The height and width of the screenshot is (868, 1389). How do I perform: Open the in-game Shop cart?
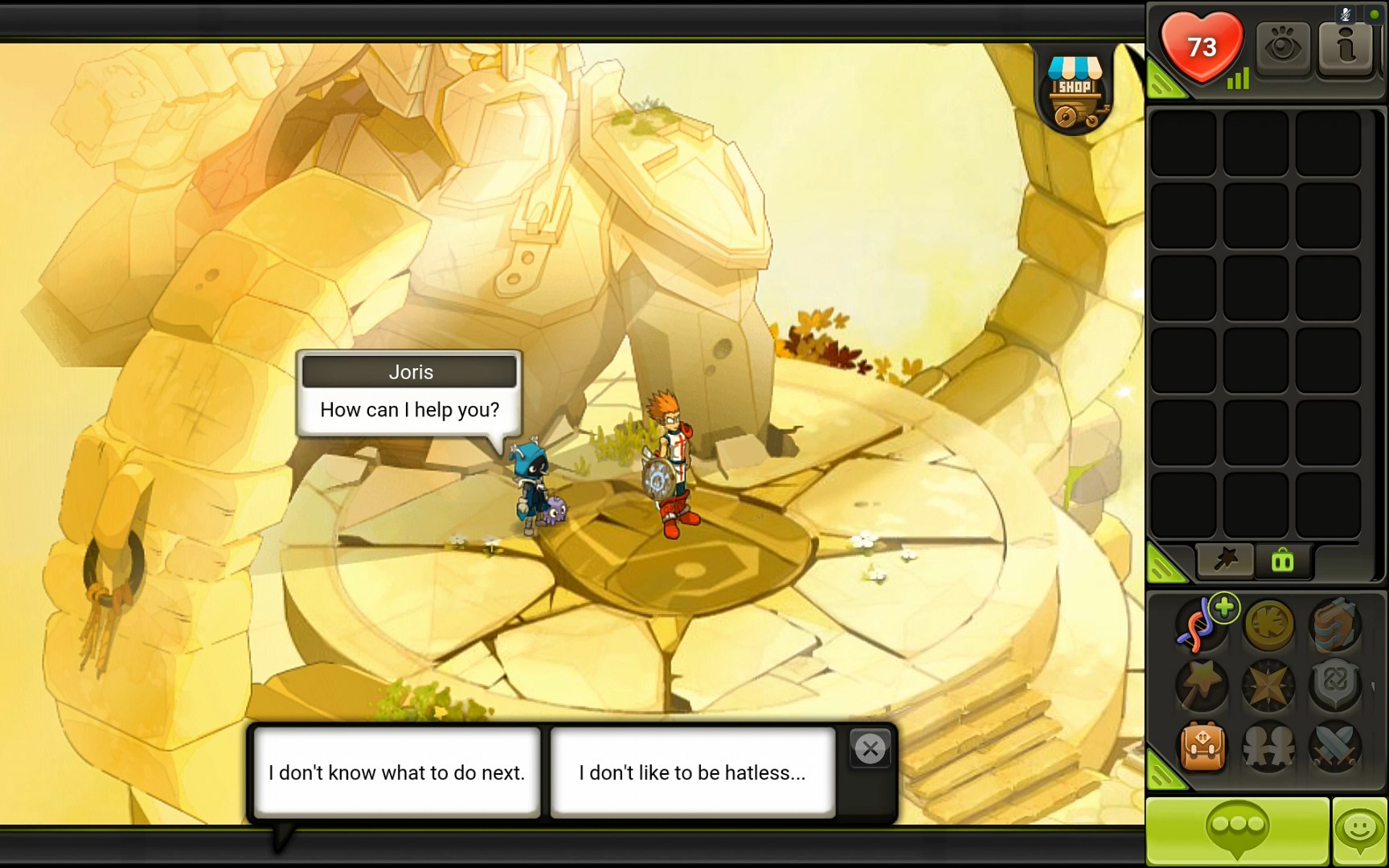coord(1075,88)
